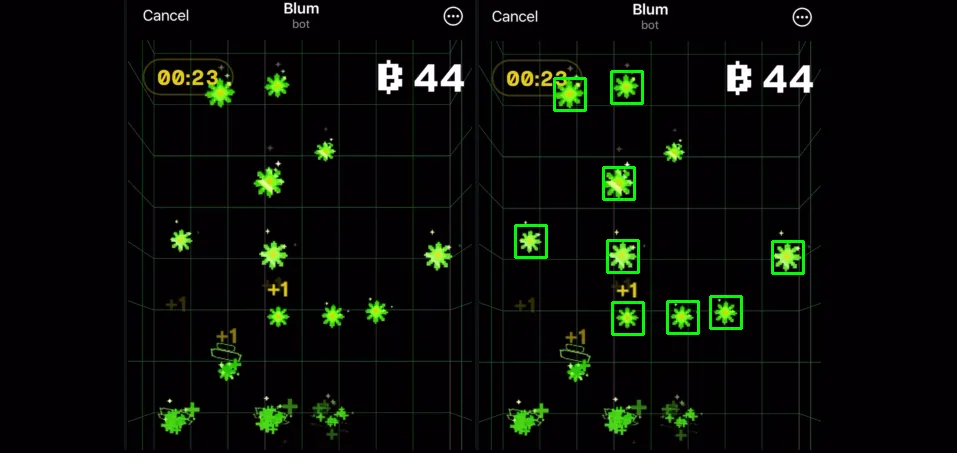Open the three-dot menu in the green-boxed view
This screenshot has width=957, height=453.
tap(802, 17)
